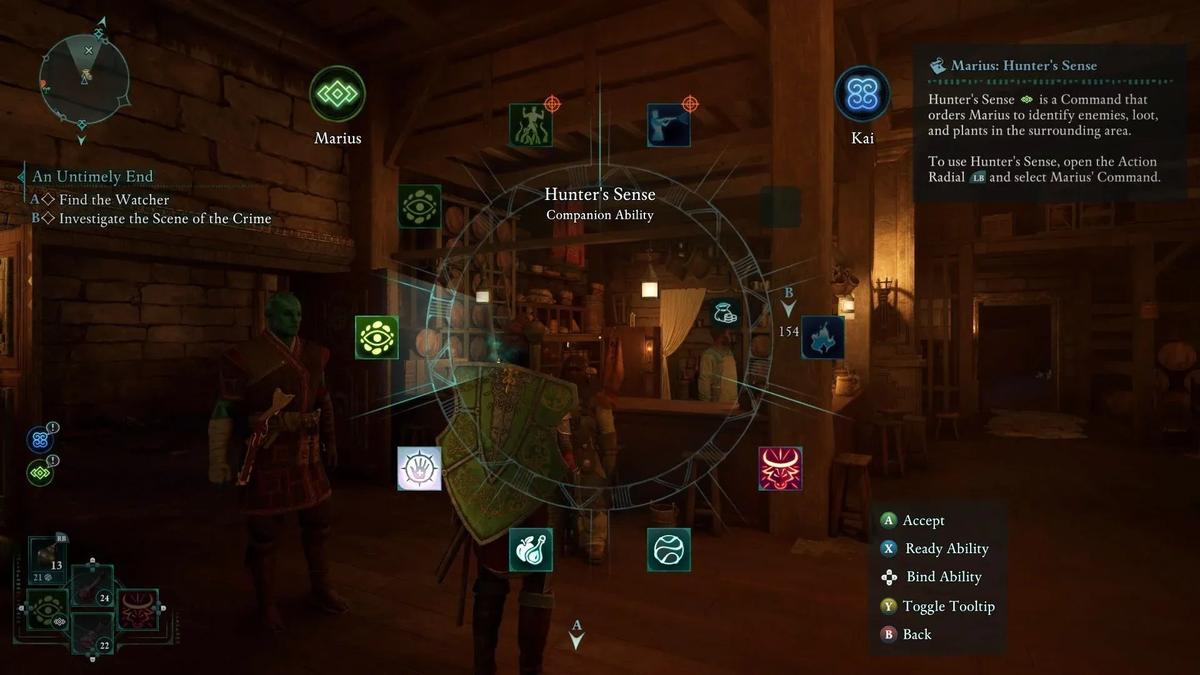
Task: Select the eye ability hotbar slot
Action: pos(47,610)
